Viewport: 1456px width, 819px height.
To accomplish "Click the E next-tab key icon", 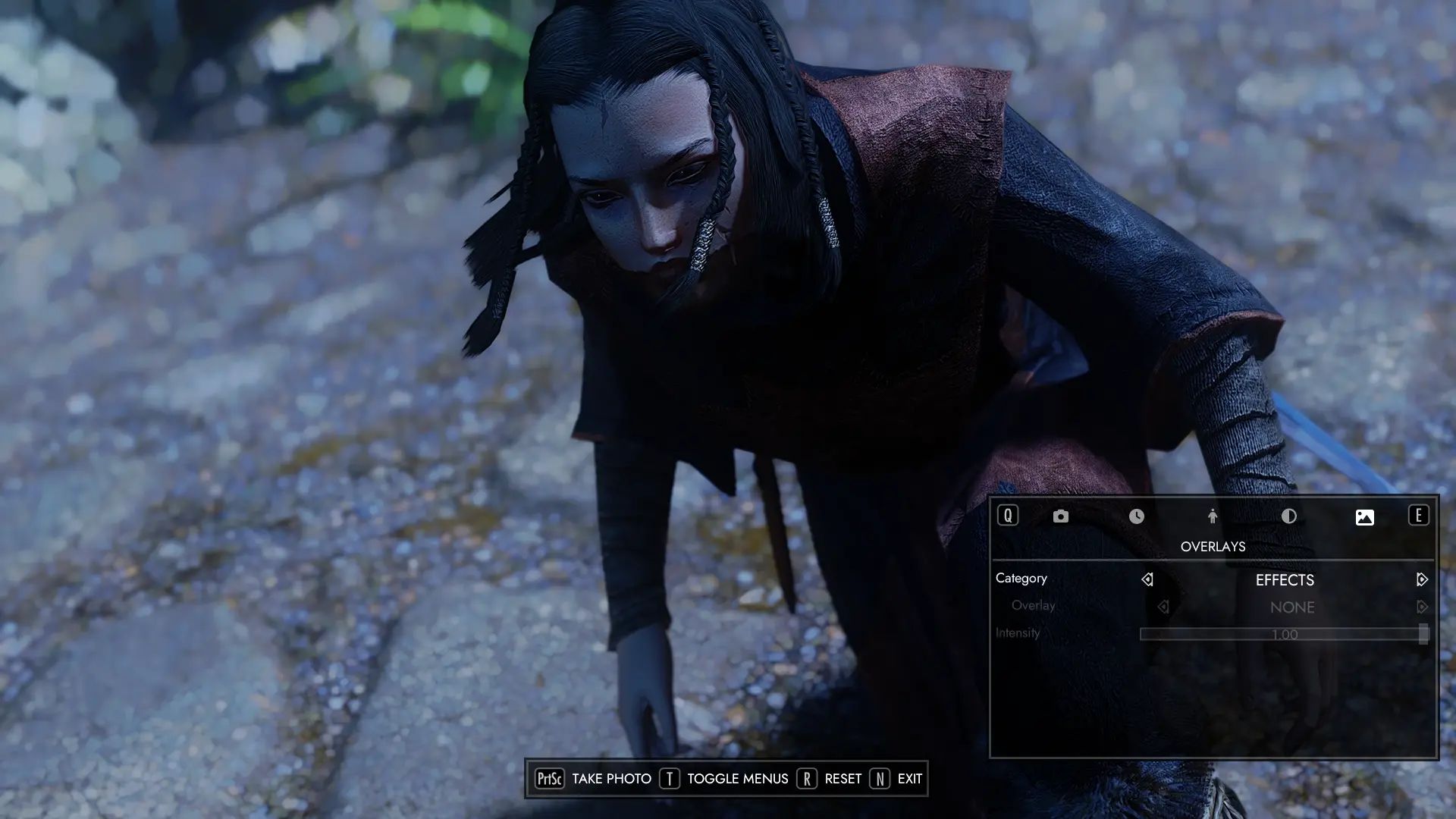I will tap(1417, 516).
